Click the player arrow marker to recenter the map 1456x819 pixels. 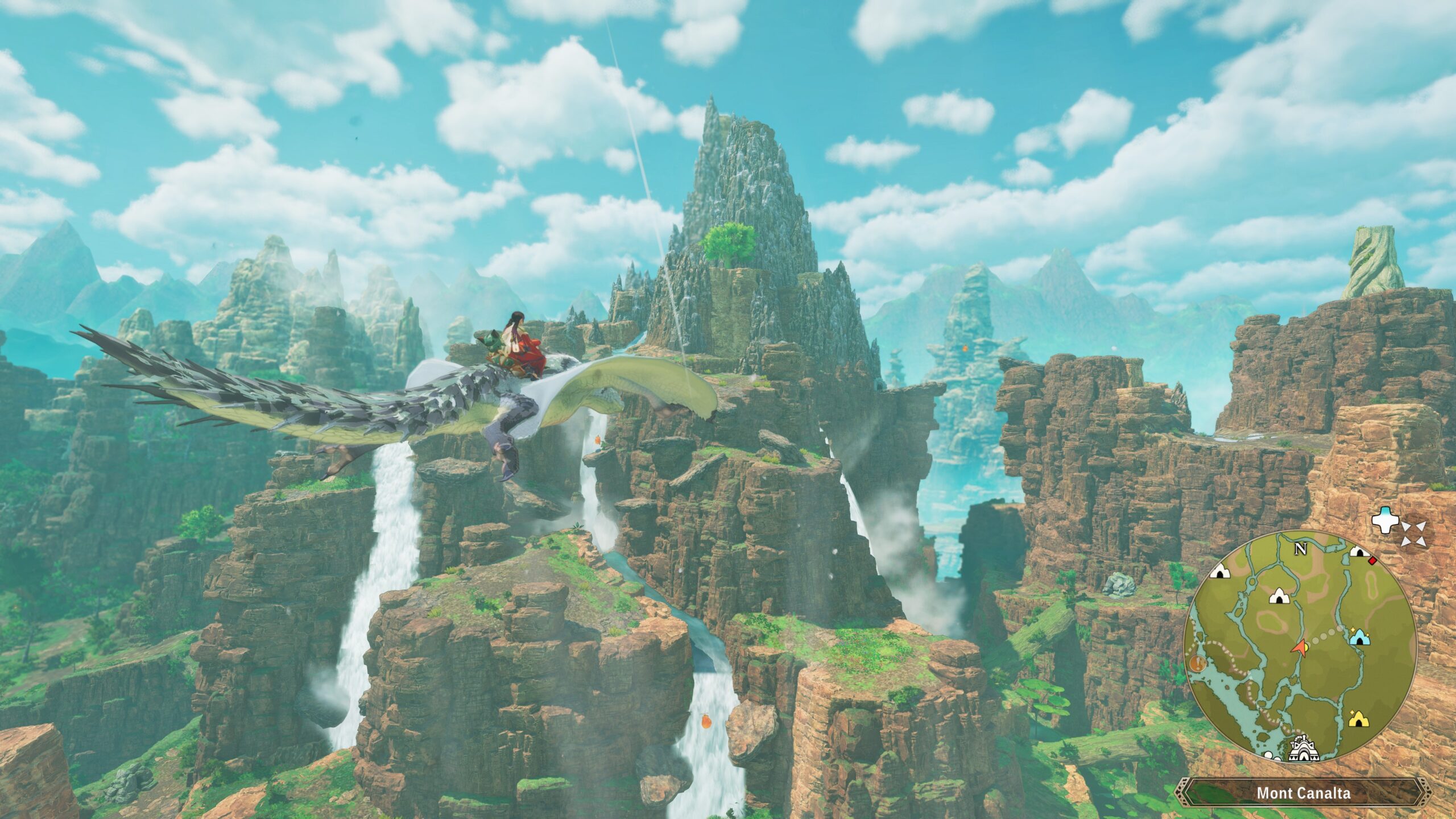[1300, 649]
